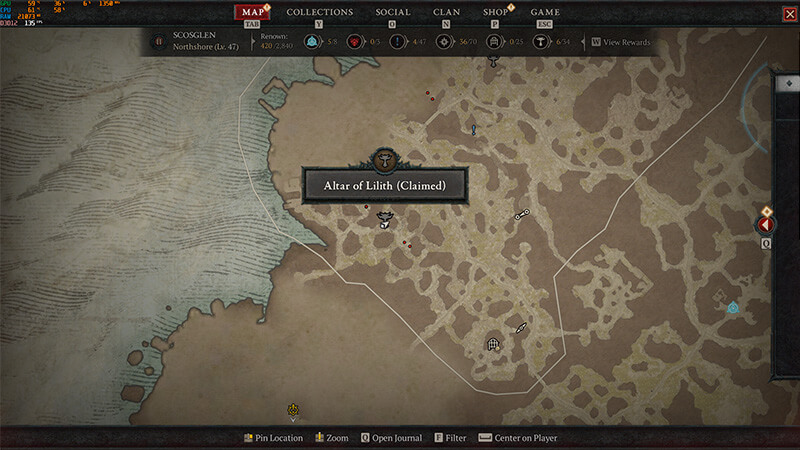
Task: Click the Altars of Lilith progress icon
Action: pos(541,42)
